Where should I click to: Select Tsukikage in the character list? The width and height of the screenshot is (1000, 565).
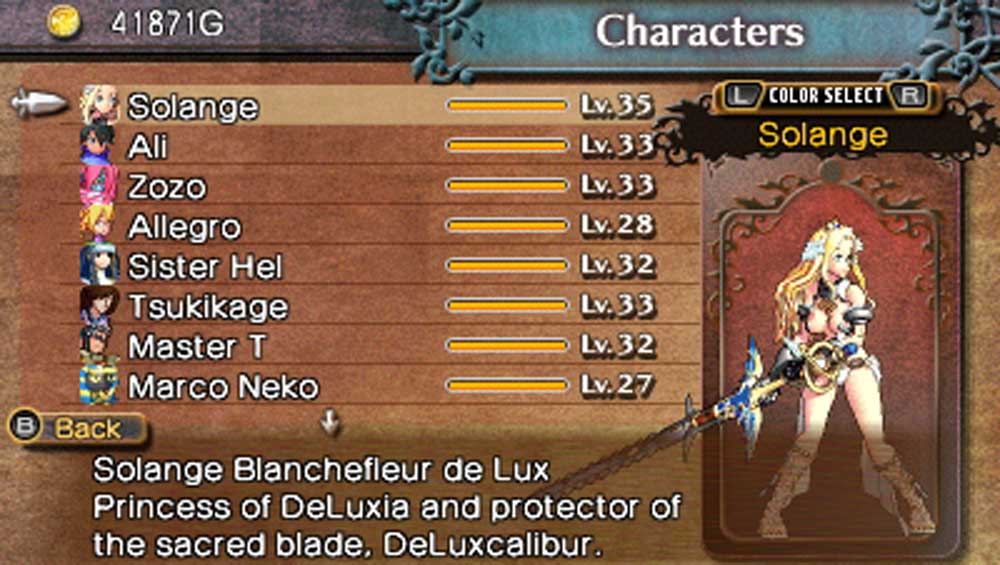tap(207, 306)
